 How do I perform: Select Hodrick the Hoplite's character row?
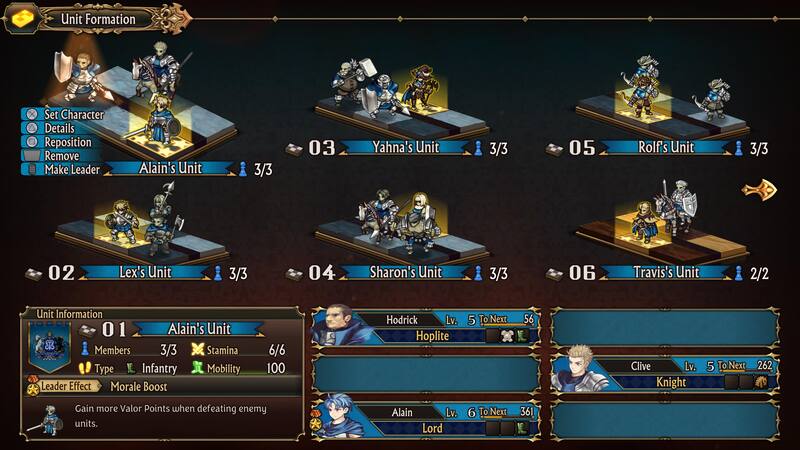(x=427, y=328)
